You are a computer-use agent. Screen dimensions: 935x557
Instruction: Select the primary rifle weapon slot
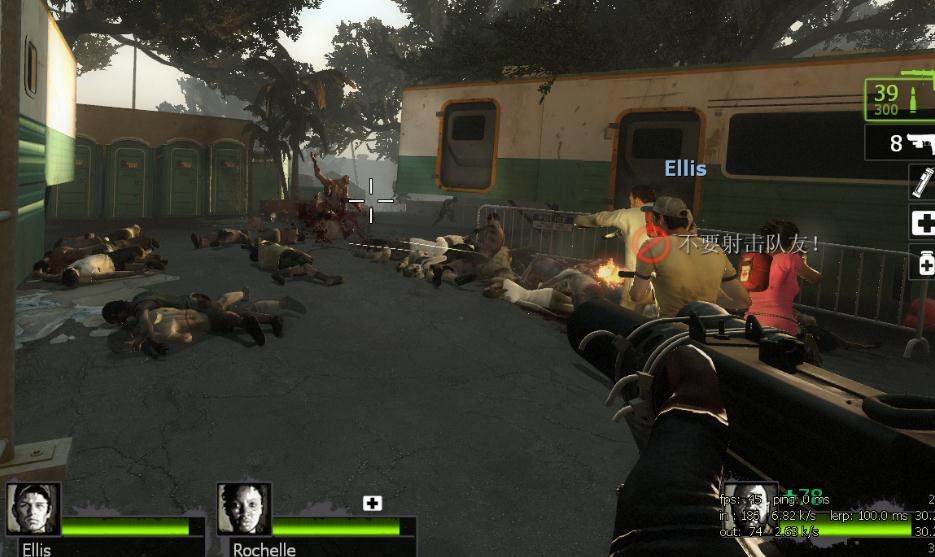(900, 98)
